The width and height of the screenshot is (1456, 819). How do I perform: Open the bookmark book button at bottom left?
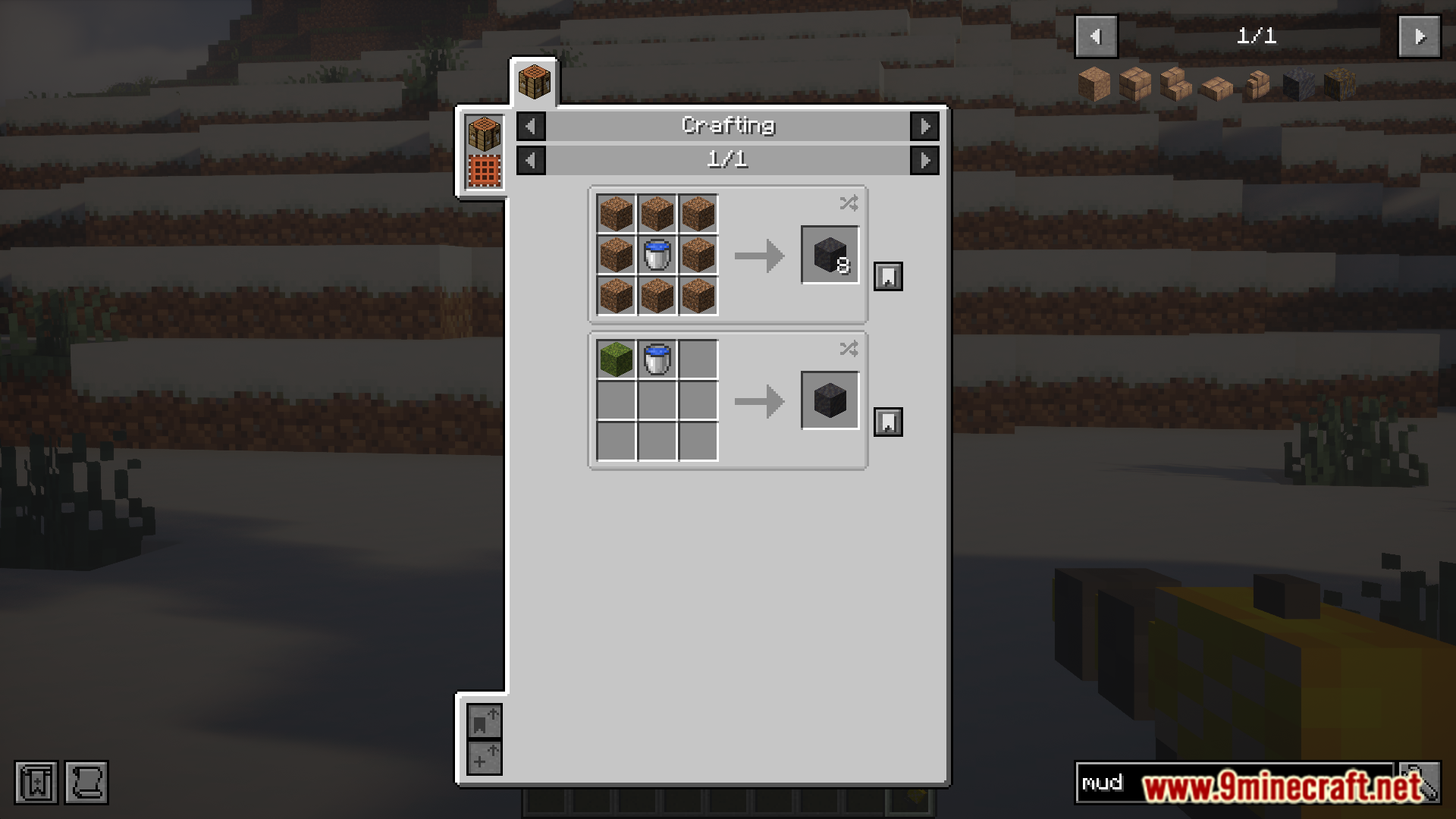tap(36, 783)
